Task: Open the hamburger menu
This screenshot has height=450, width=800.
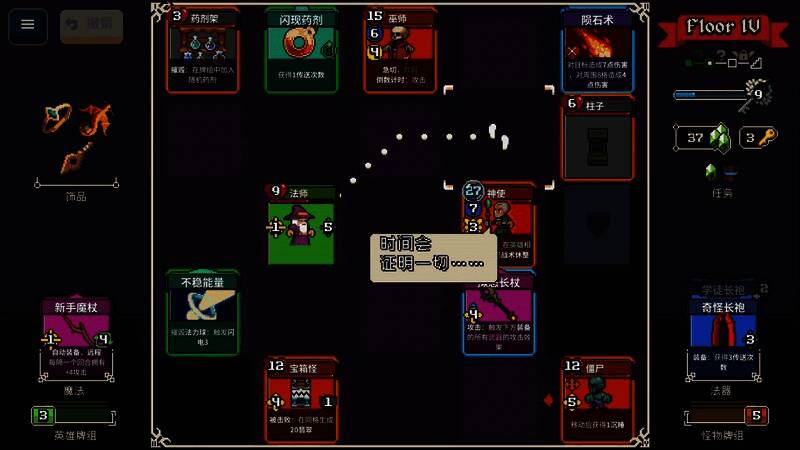Action: pyautogui.click(x=28, y=26)
